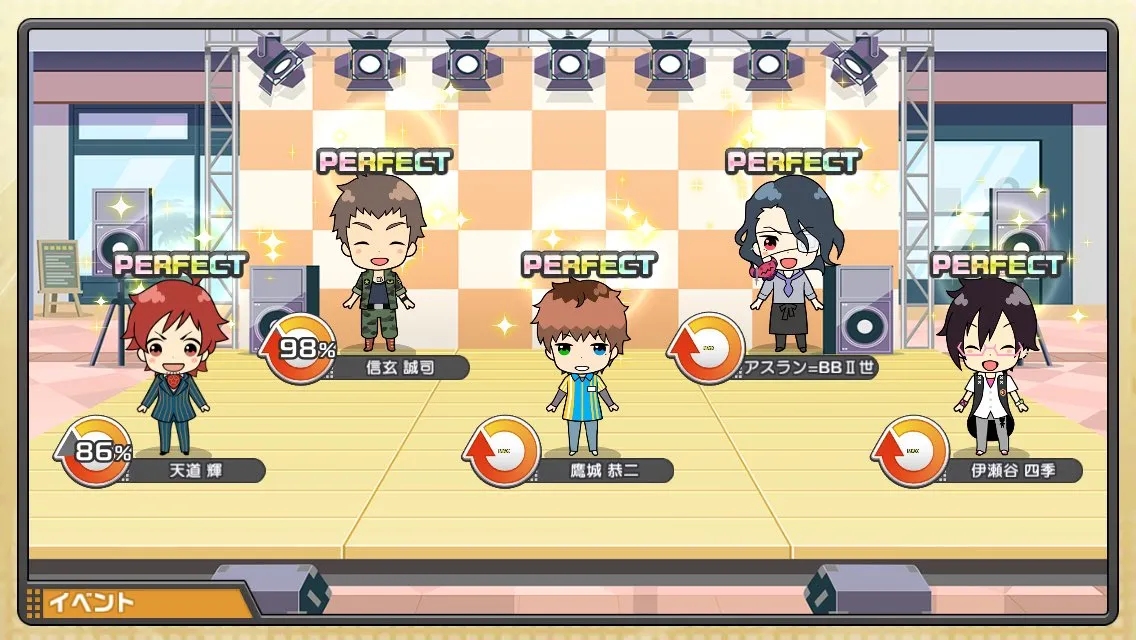Choose the 信玄 誠司 name plate
1136x640 pixels.
(398, 367)
